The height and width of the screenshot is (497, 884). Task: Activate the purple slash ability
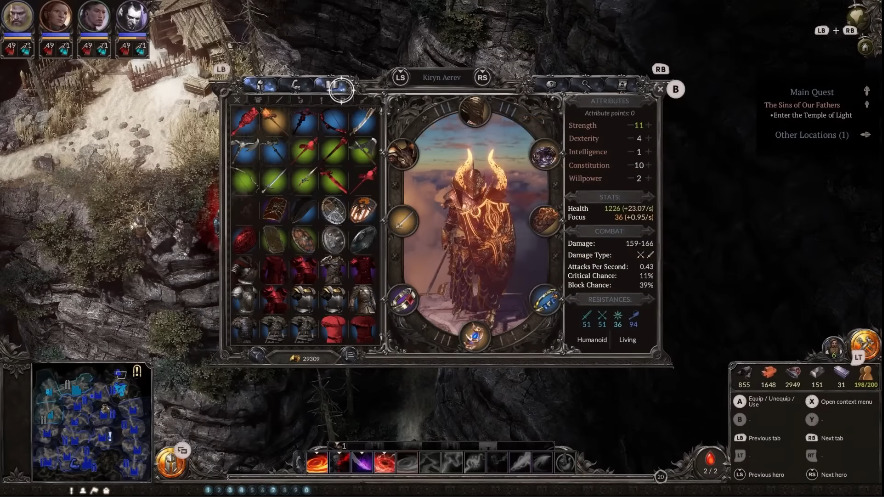click(x=384, y=462)
